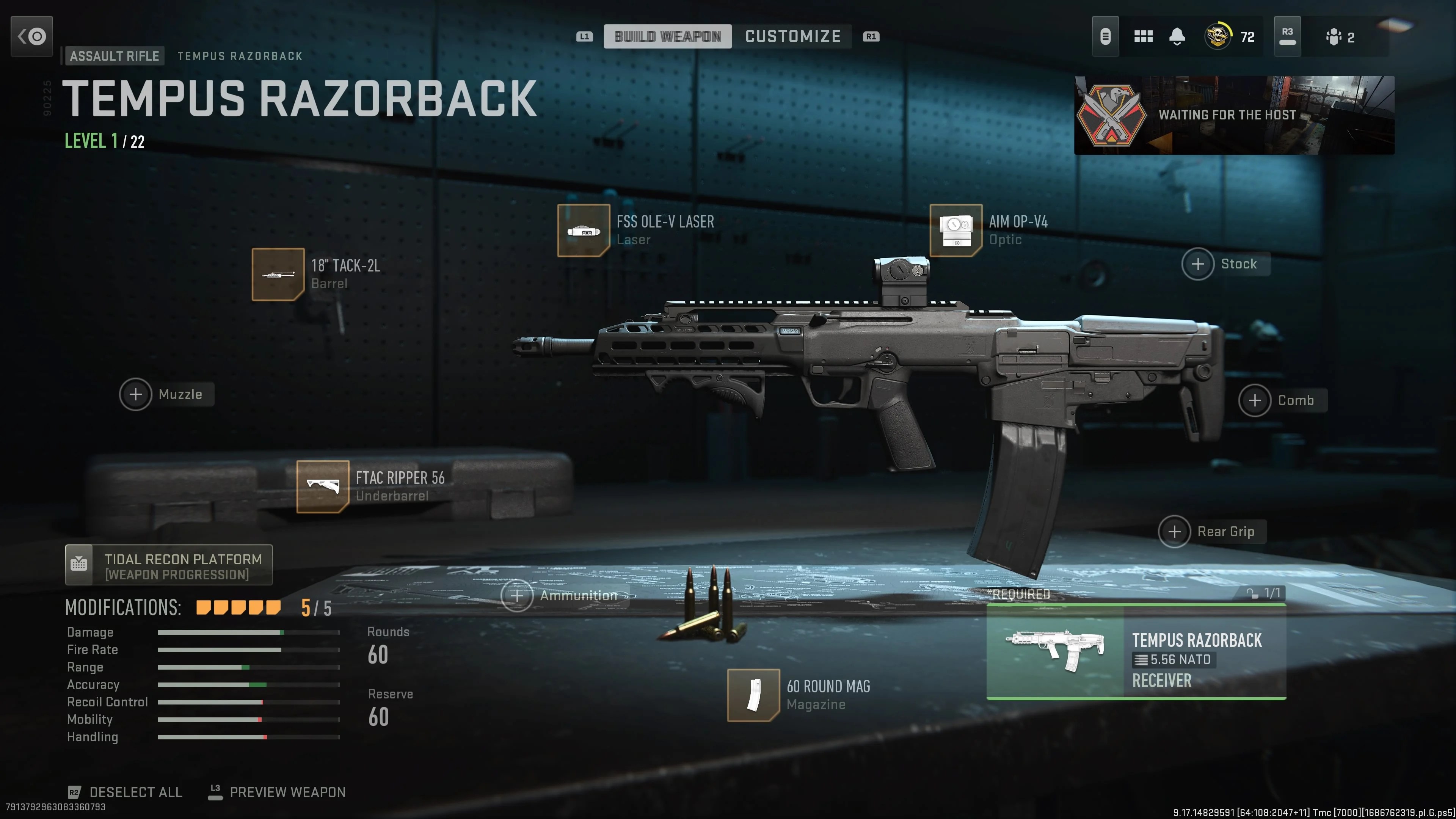Expand the Rear Grip attachment slot
The image size is (1456, 819).
tap(1175, 531)
